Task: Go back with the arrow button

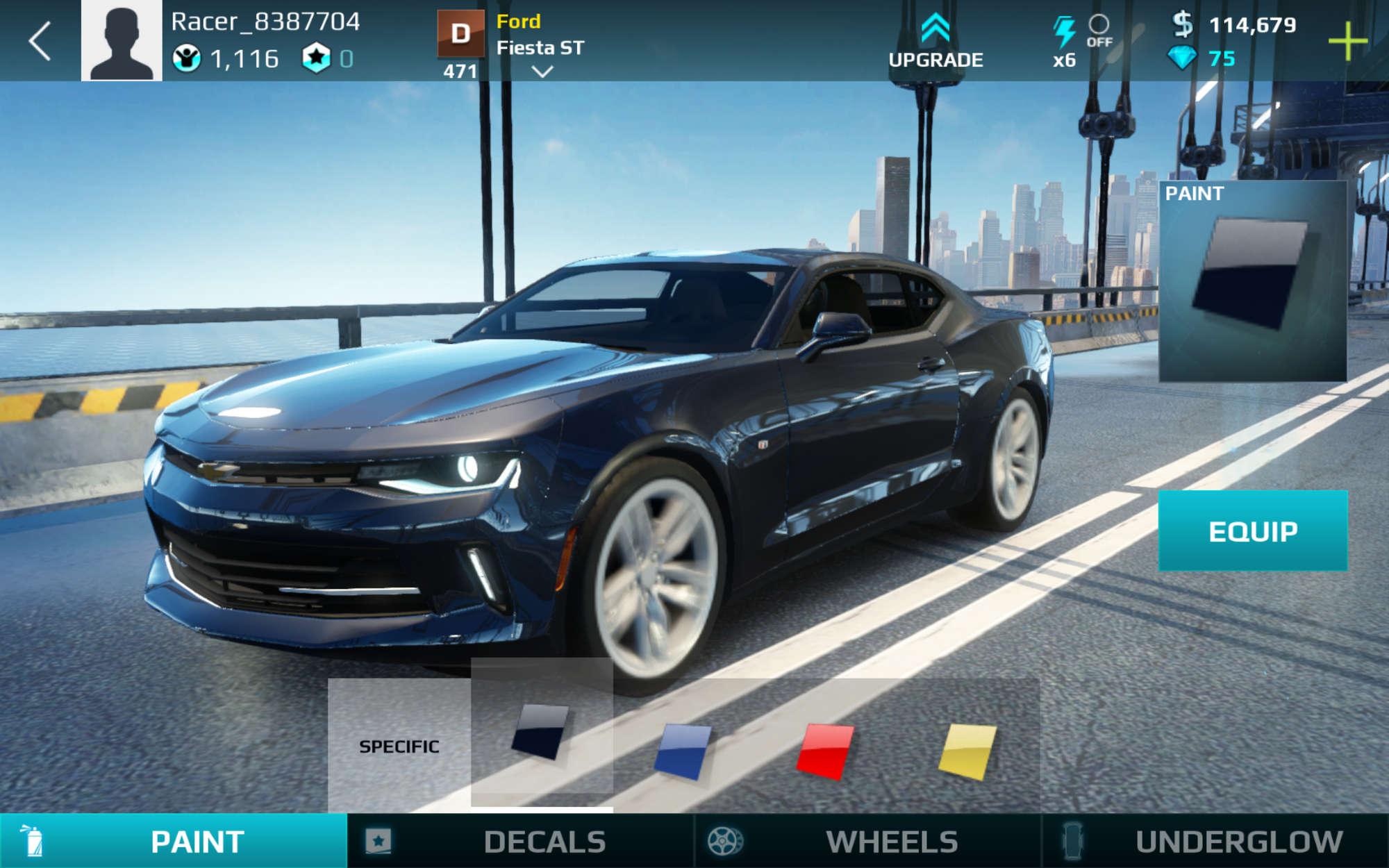Action: (x=40, y=41)
